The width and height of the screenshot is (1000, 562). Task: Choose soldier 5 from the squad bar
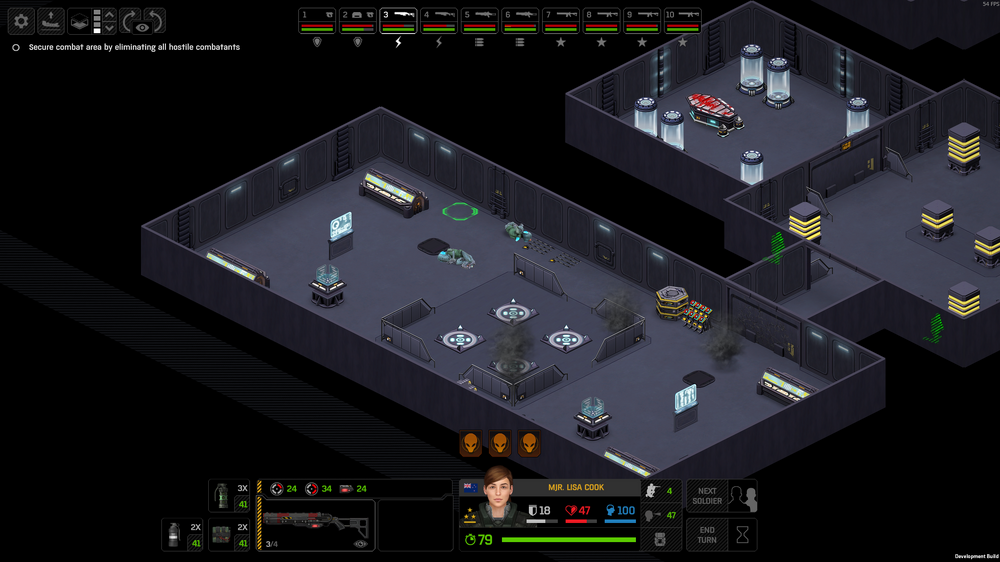pos(480,20)
